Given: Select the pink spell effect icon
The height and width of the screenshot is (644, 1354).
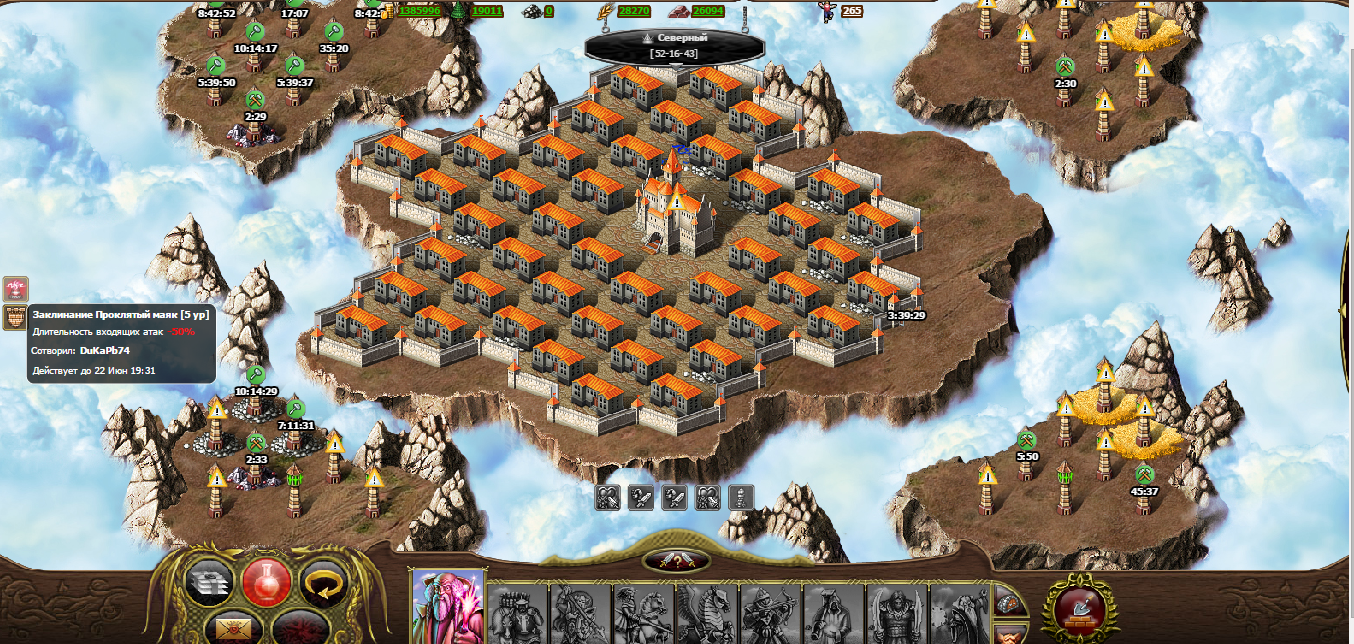Looking at the screenshot, I should click(x=16, y=289).
